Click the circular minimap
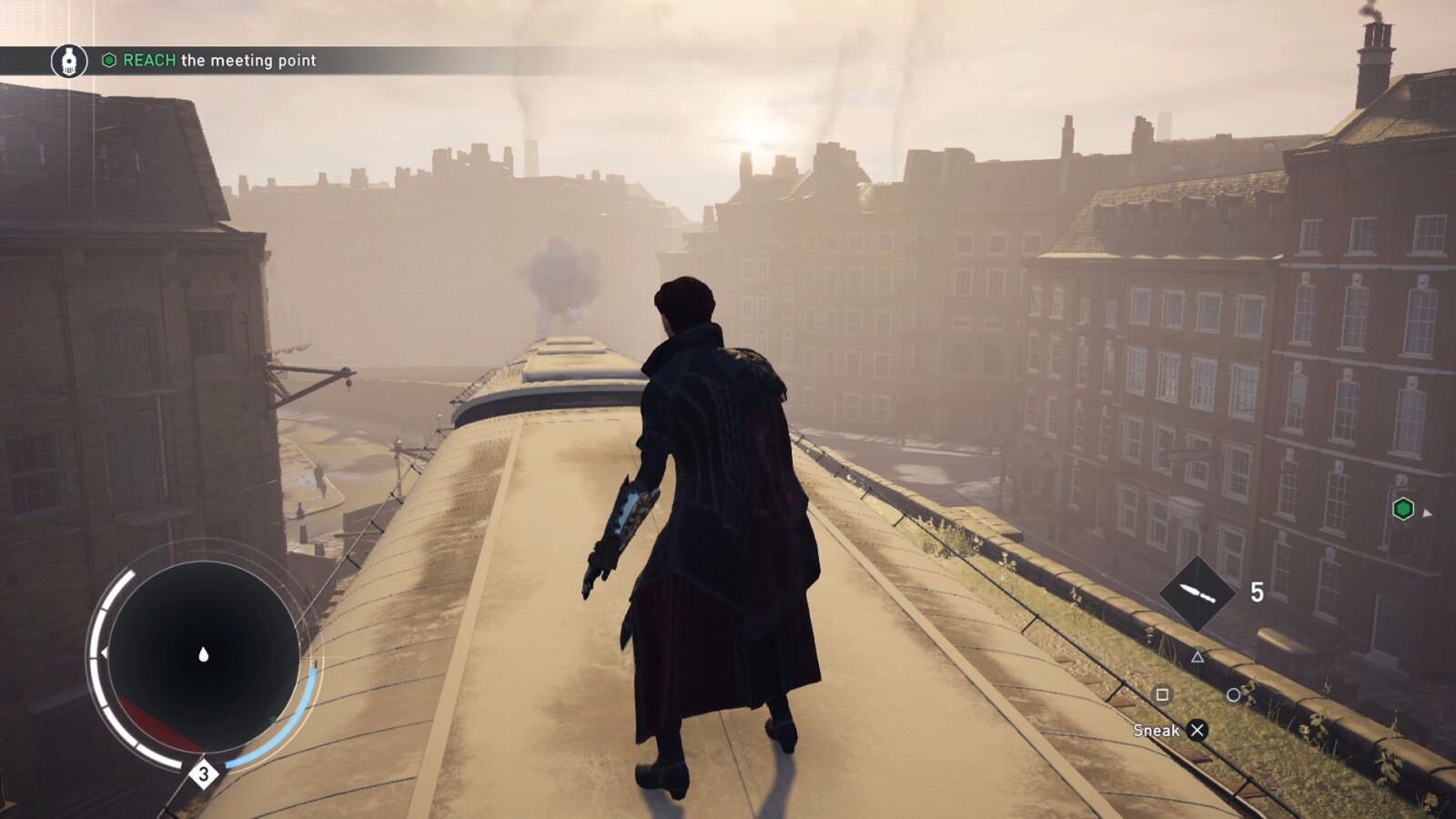The height and width of the screenshot is (819, 1456). (x=203, y=655)
